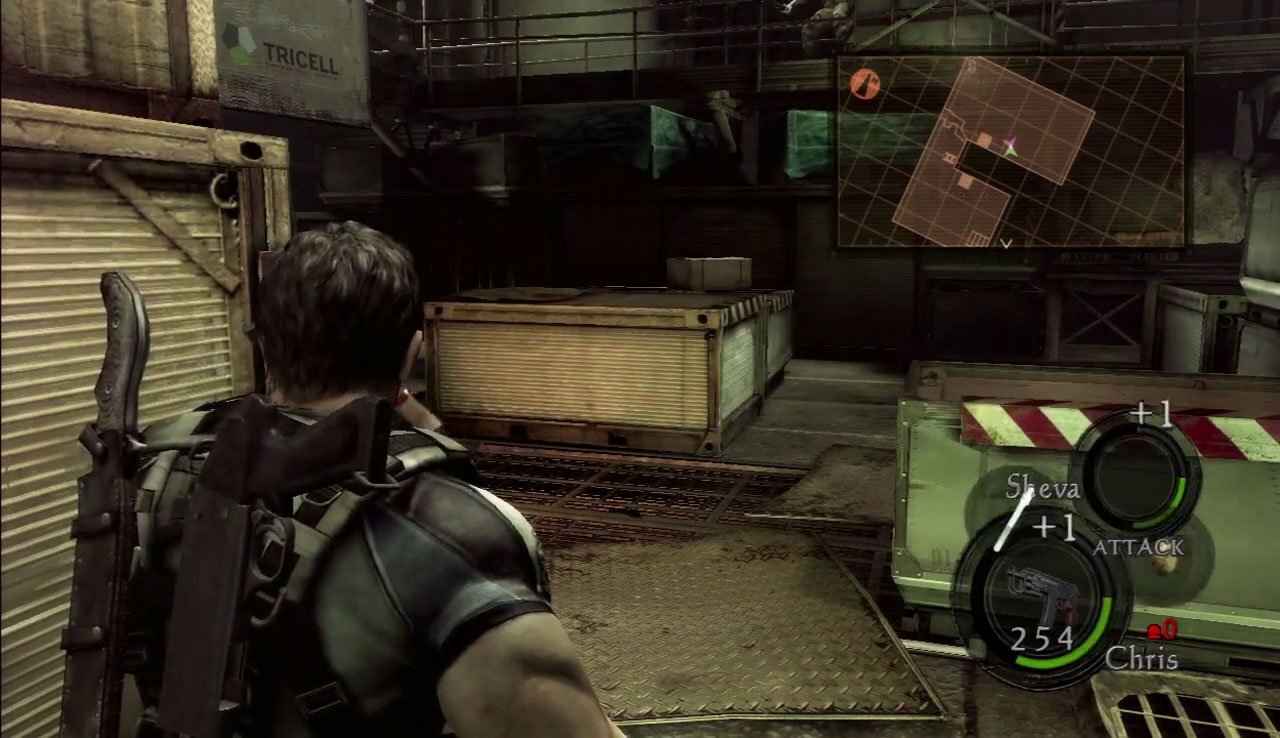Viewport: 1280px width, 738px height.
Task: Select Sheva's partner status ring
Action: [x=1138, y=473]
